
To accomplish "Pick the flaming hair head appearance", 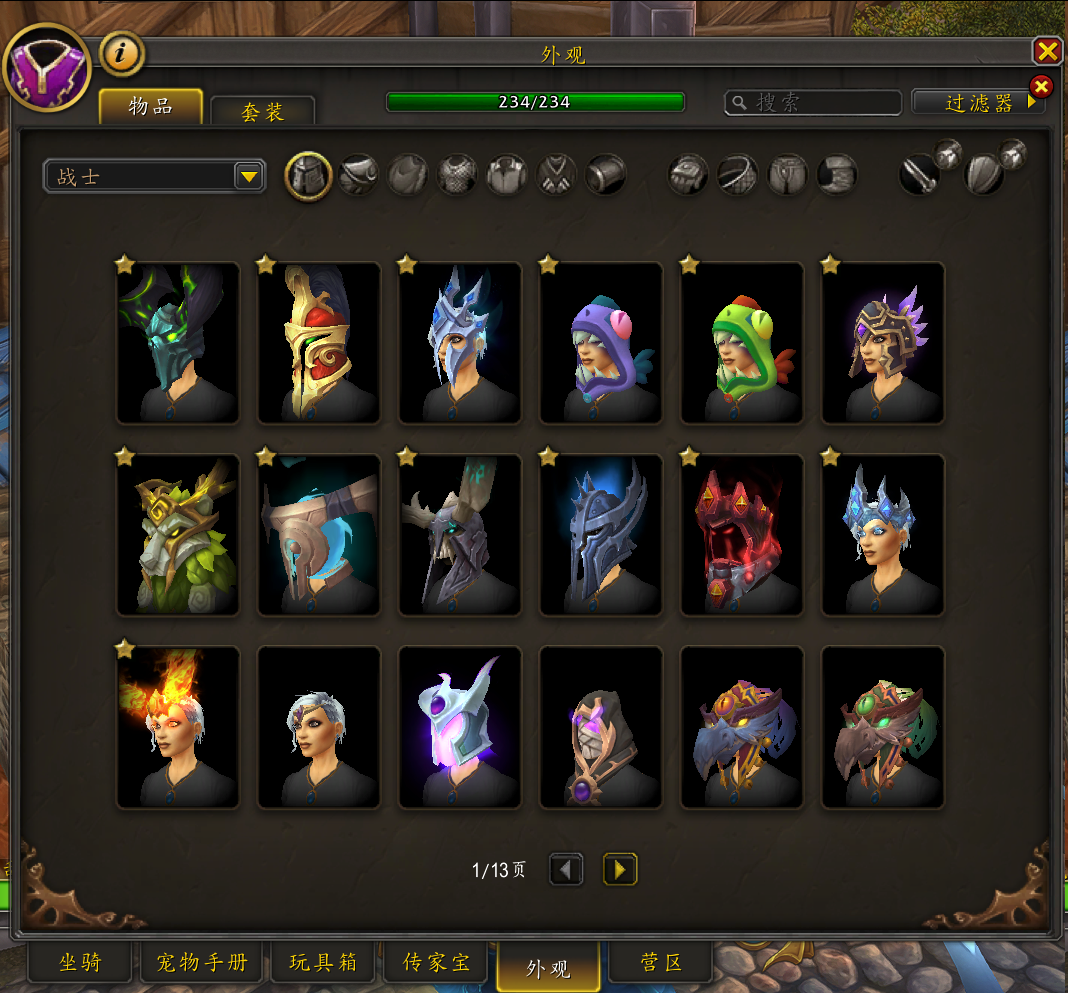I will point(178,727).
